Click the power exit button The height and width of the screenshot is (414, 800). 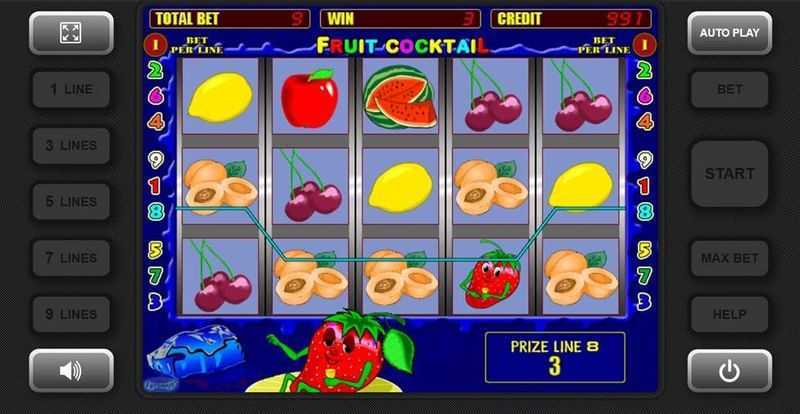click(729, 371)
